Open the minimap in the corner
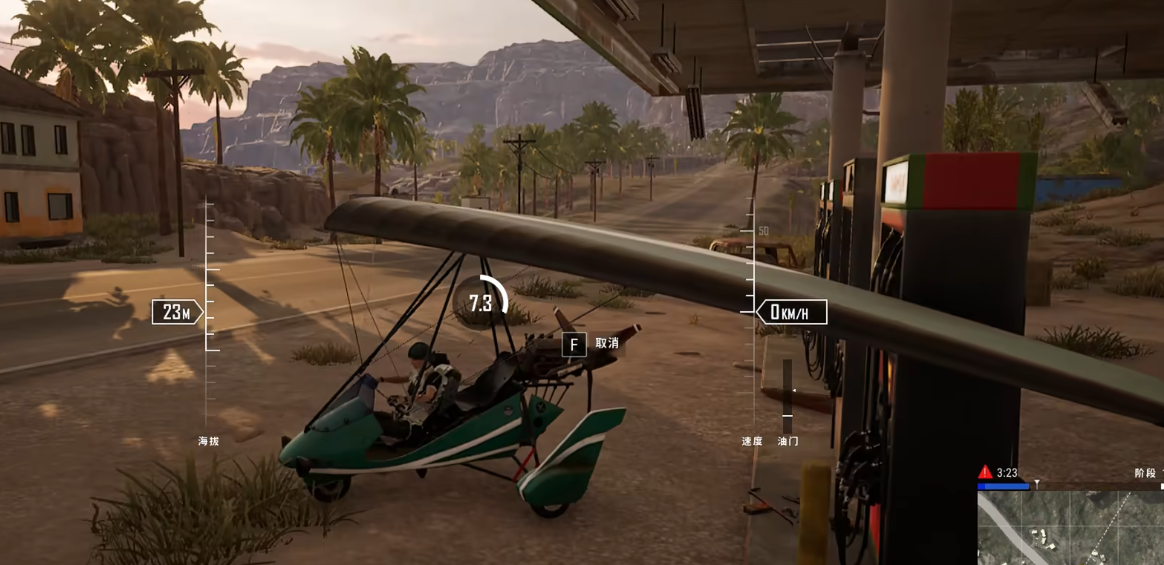1164x565 pixels. (x=1070, y=527)
